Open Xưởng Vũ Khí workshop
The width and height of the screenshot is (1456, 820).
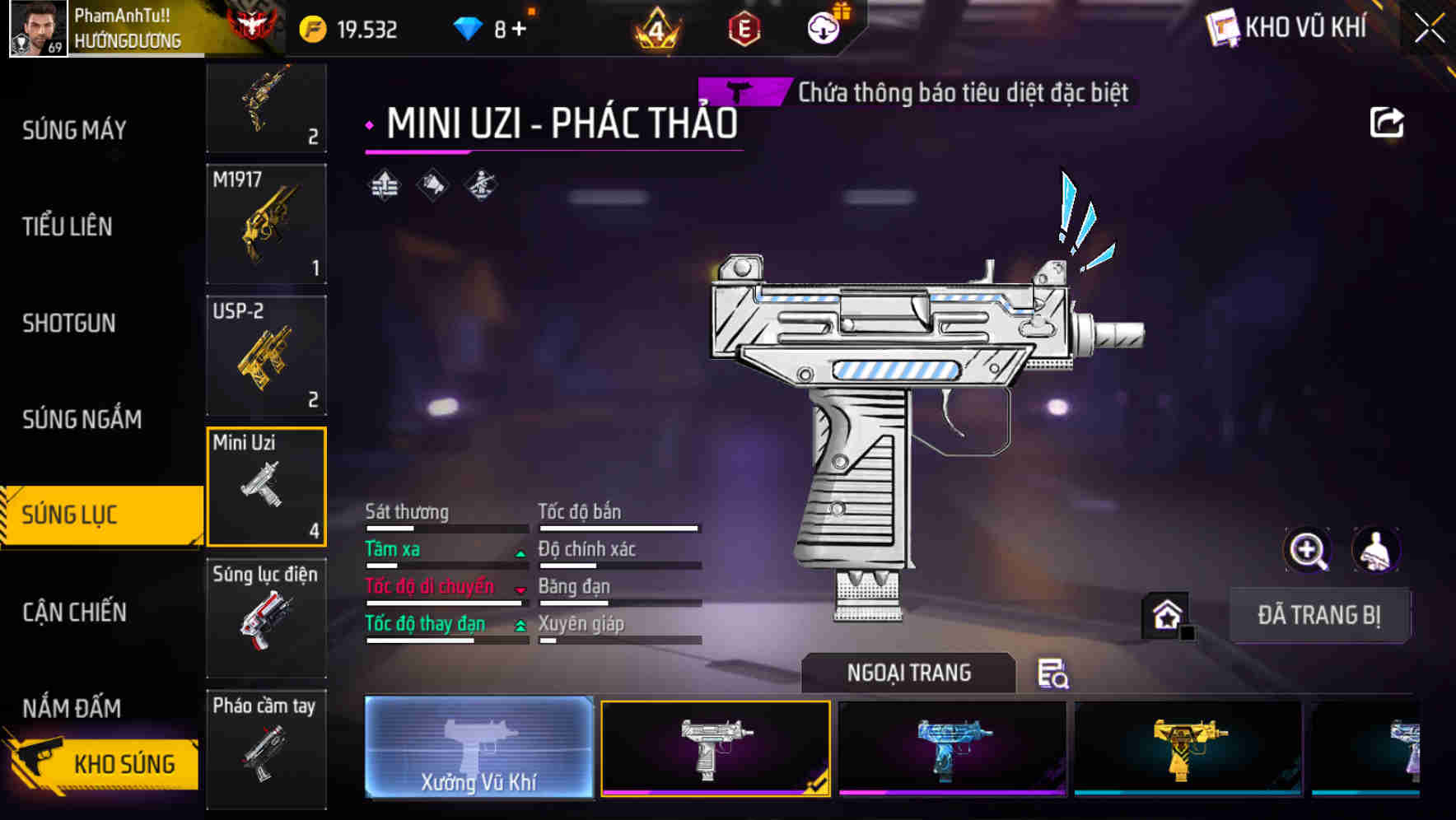[x=478, y=748]
